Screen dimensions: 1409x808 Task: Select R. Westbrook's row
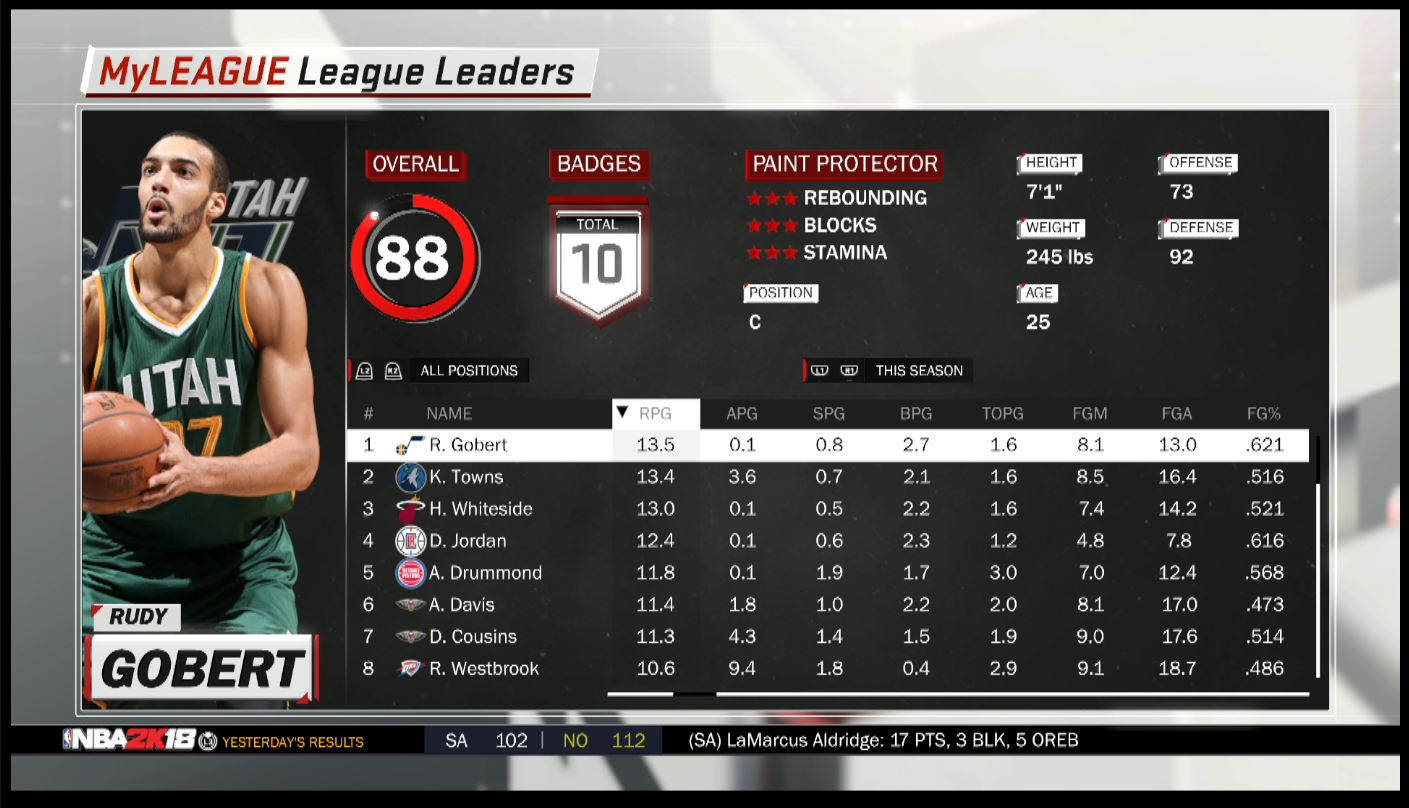click(483, 669)
